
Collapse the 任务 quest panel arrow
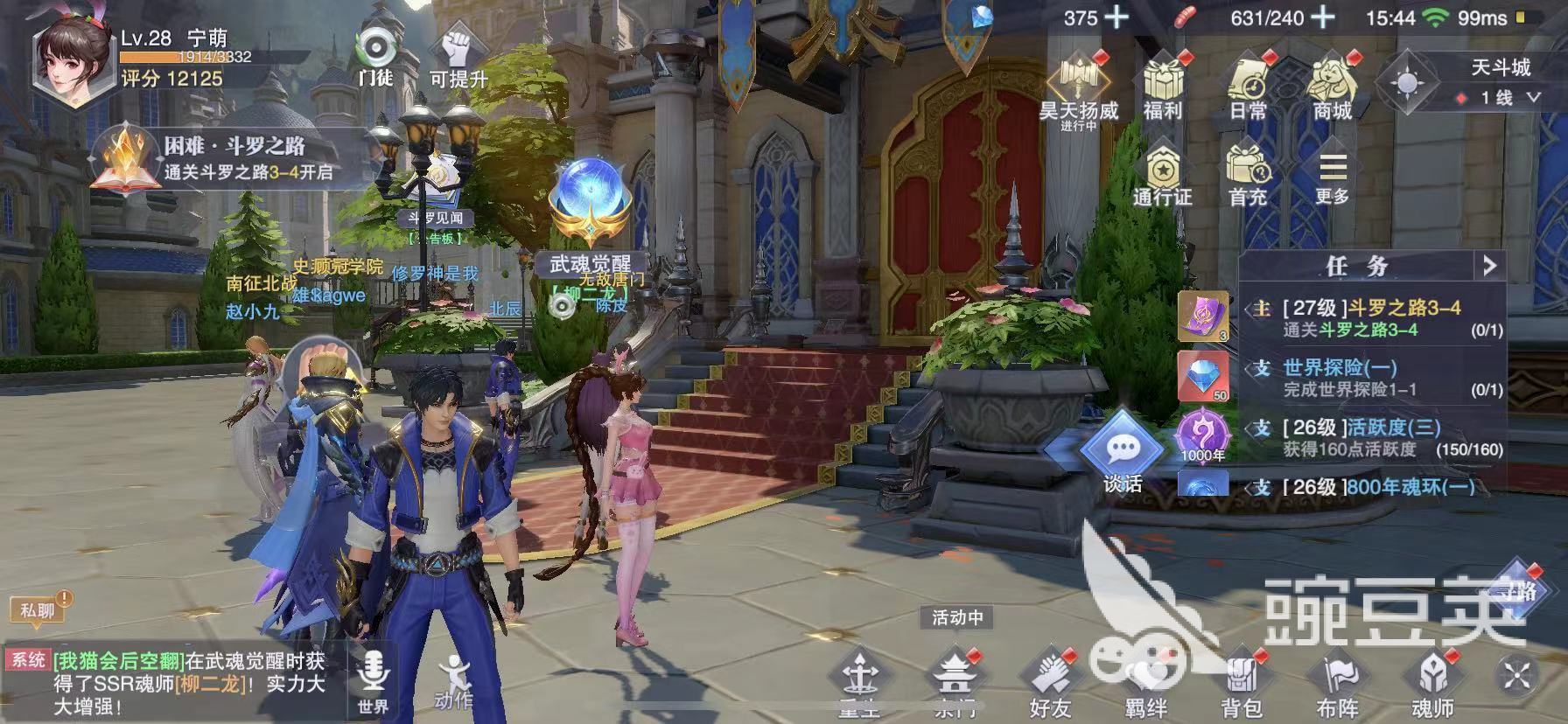point(1489,265)
